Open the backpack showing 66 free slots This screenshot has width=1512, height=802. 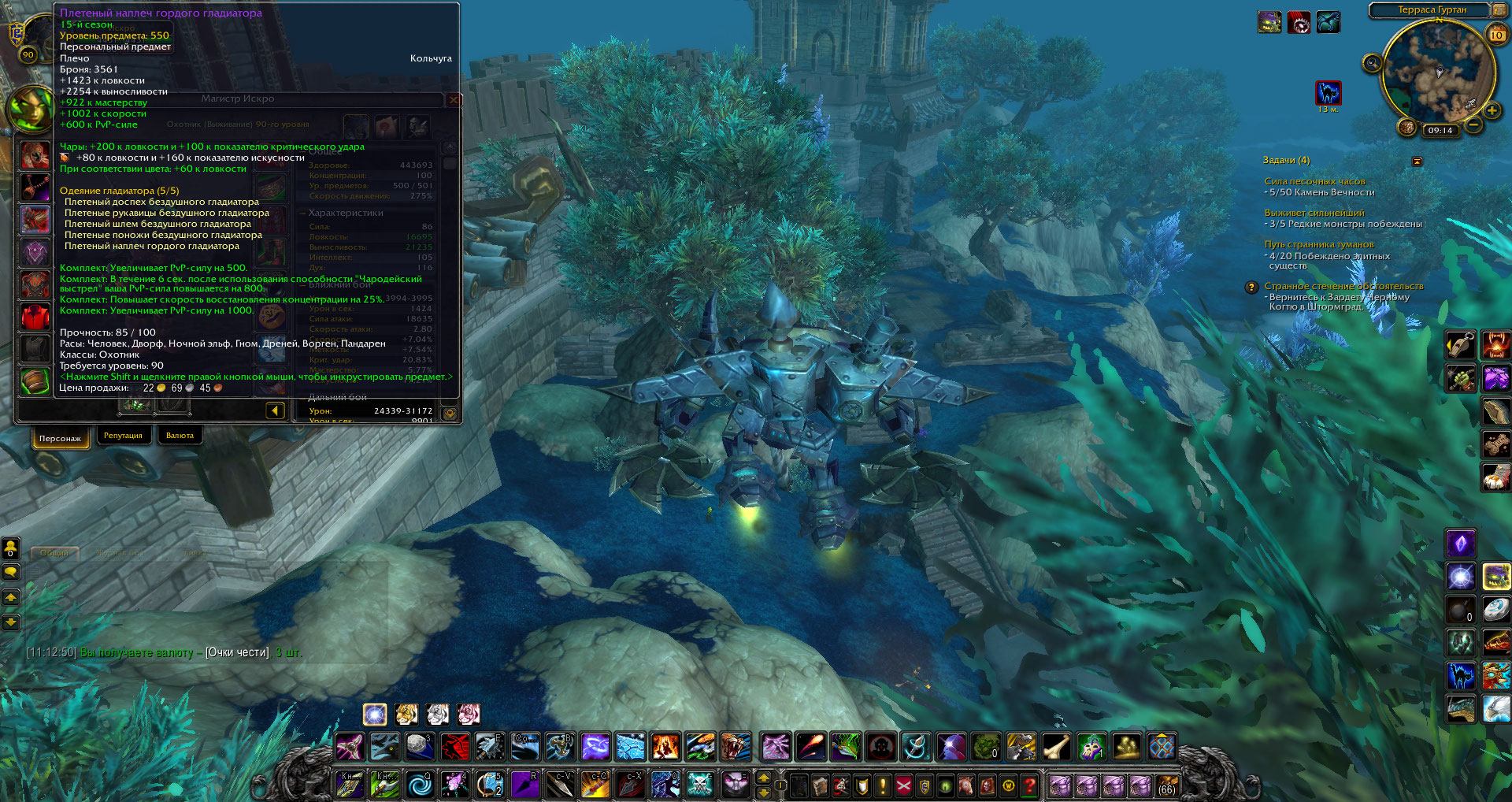[x=1166, y=785]
